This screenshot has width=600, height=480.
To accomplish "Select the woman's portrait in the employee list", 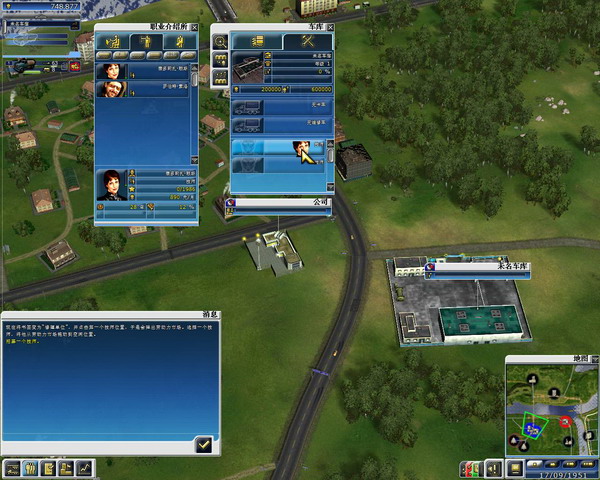I will click(x=109, y=71).
